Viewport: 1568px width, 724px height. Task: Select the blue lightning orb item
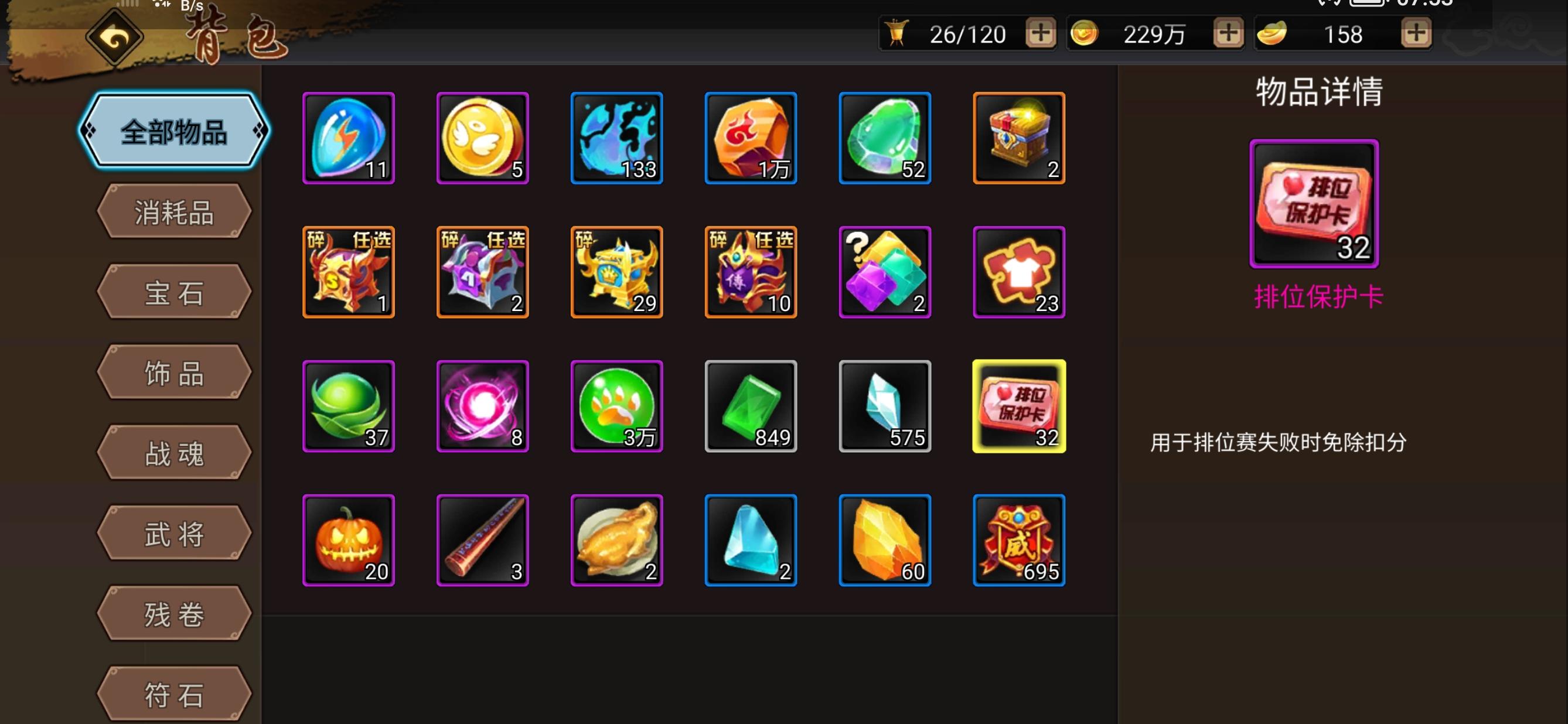pyautogui.click(x=349, y=138)
